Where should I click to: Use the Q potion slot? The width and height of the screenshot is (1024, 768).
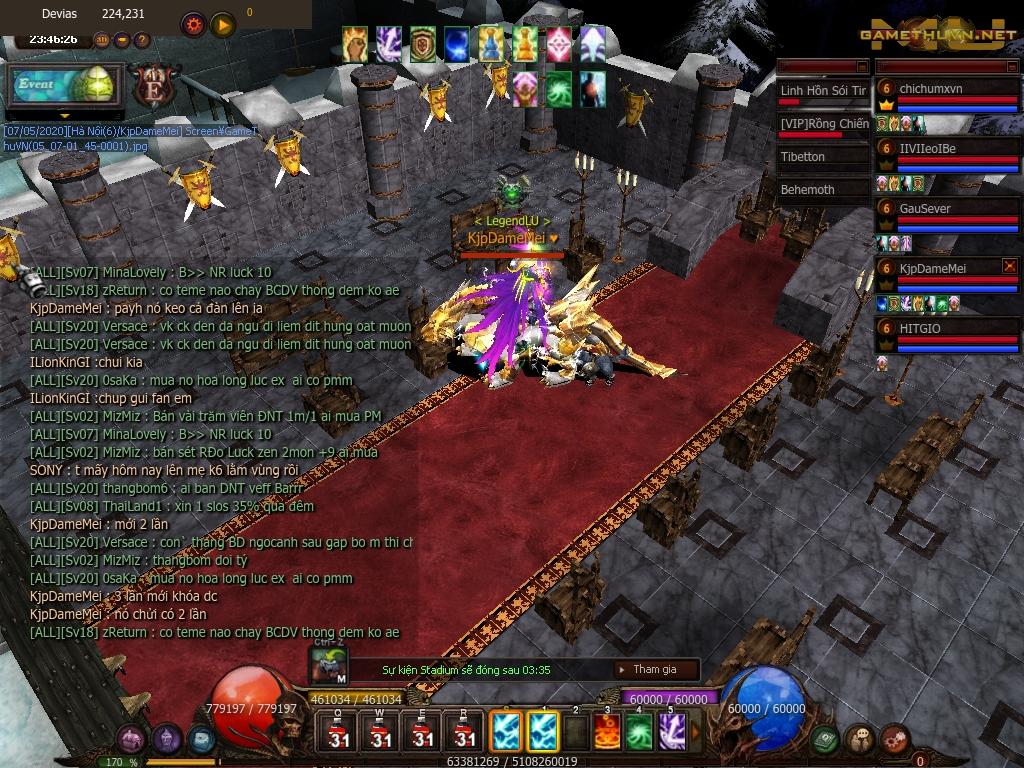[x=338, y=731]
